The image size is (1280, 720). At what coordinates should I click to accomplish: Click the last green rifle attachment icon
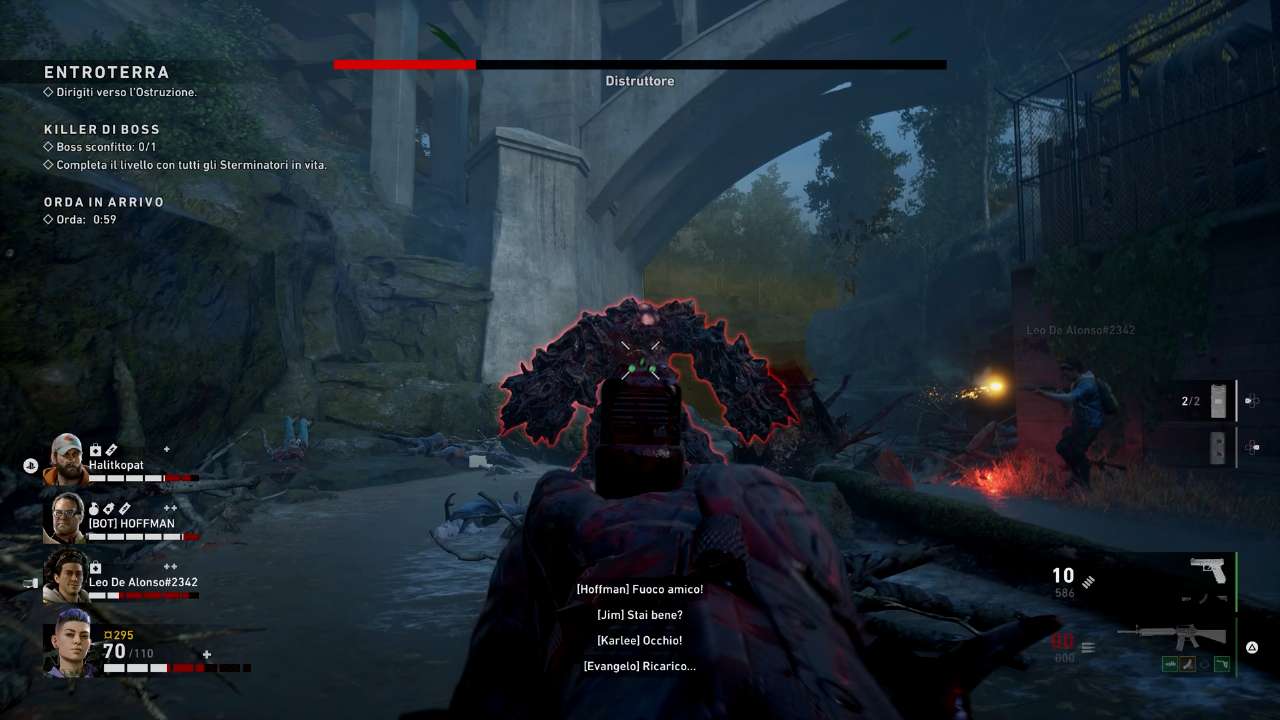point(1221,663)
